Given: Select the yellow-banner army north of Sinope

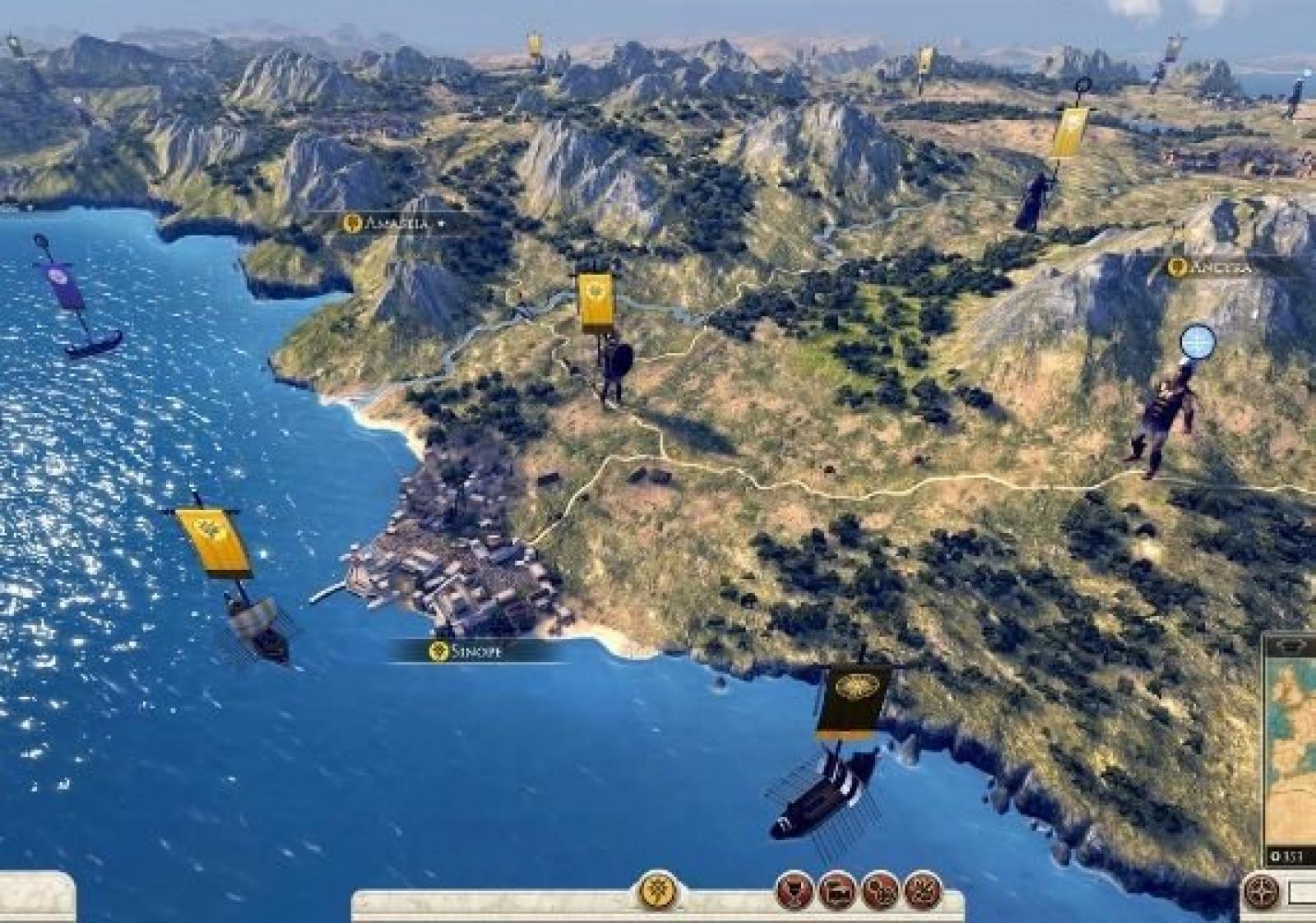Looking at the screenshot, I should 611,362.
